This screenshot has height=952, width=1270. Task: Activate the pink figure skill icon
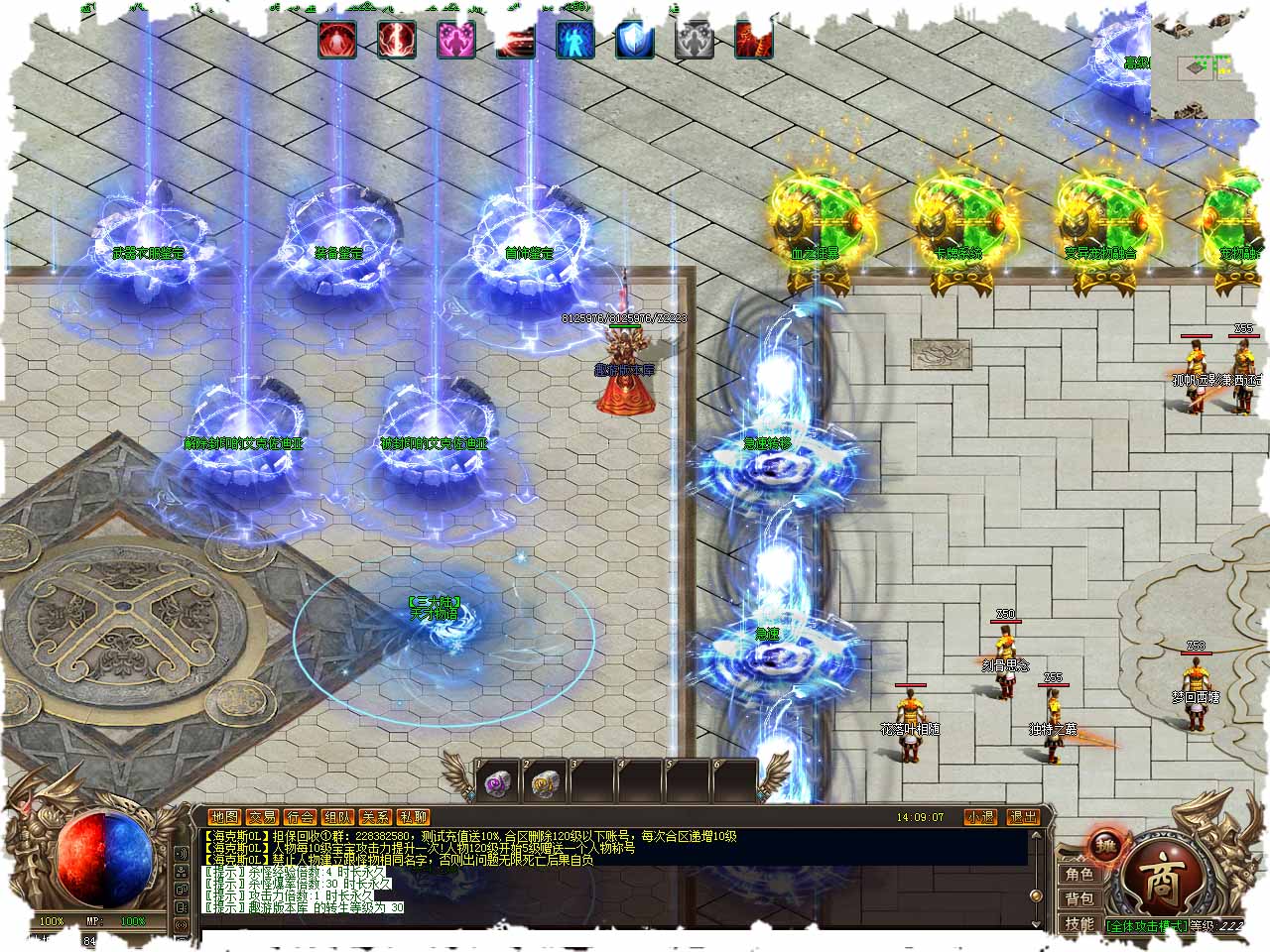[x=456, y=40]
